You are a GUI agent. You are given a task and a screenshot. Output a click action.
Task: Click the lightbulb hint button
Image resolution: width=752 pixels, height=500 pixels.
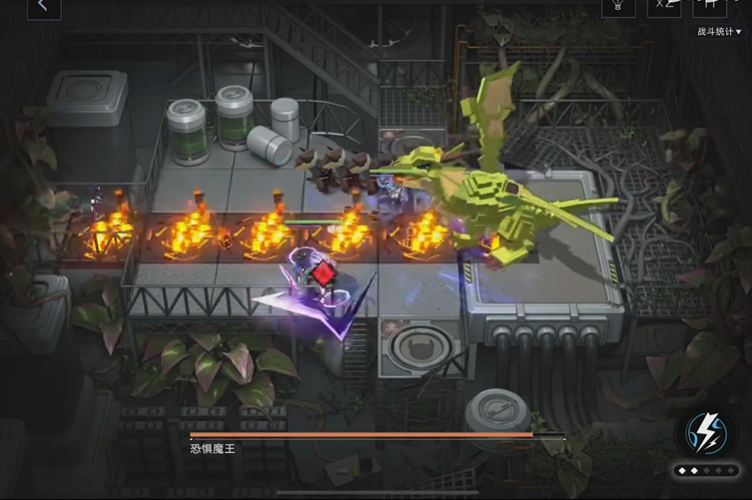coord(618,6)
